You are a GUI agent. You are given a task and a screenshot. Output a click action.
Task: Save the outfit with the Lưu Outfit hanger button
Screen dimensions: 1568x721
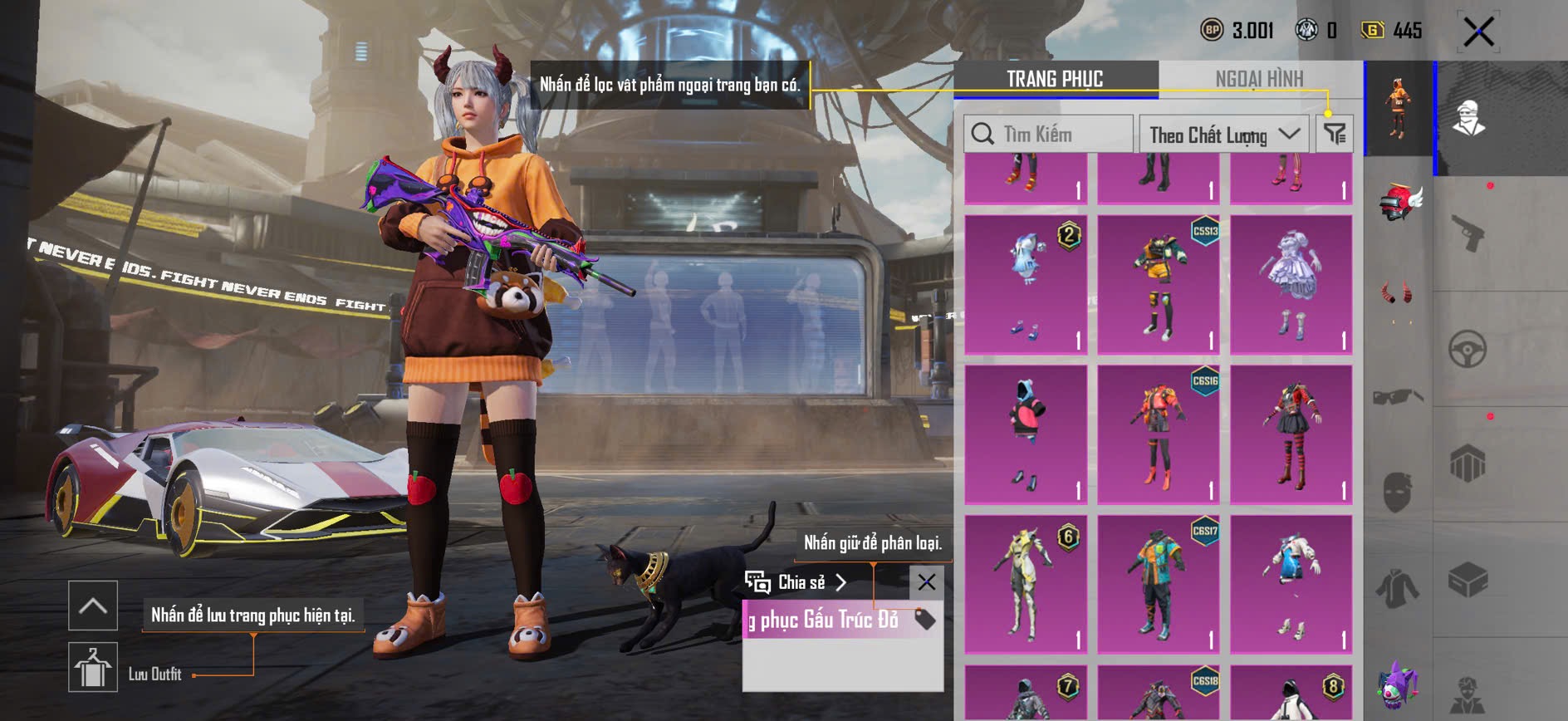92,667
